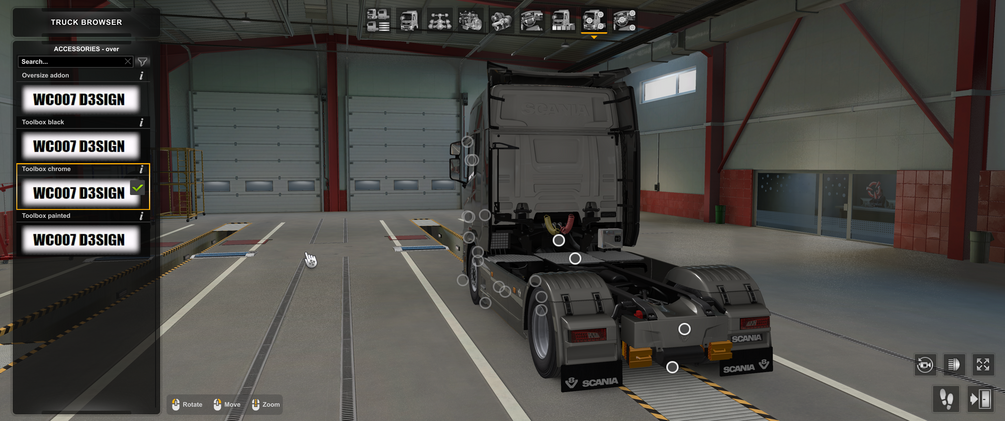Switch to the interior steering wheel tab
The width and height of the screenshot is (1005, 421).
pyautogui.click(x=532, y=20)
